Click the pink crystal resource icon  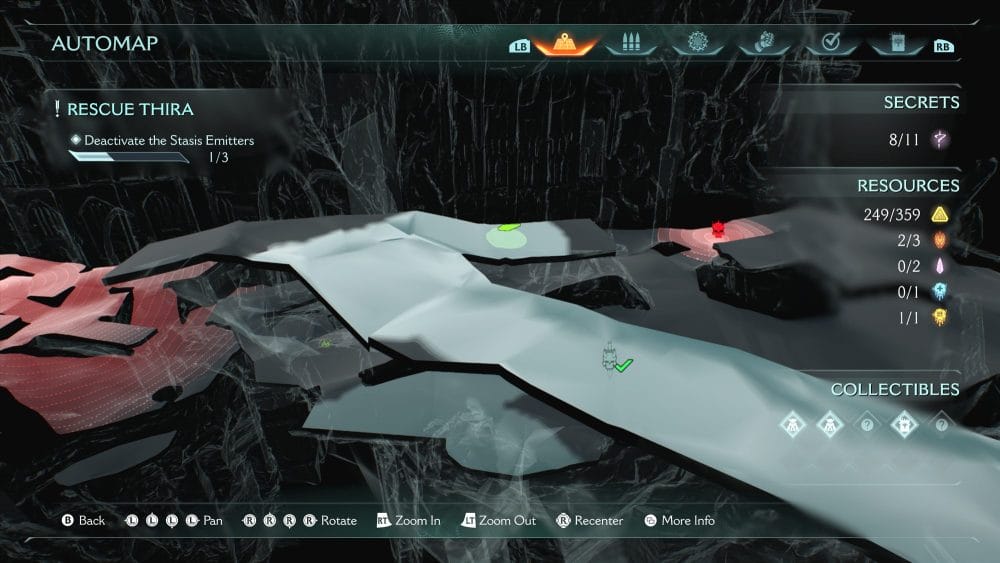click(x=939, y=266)
